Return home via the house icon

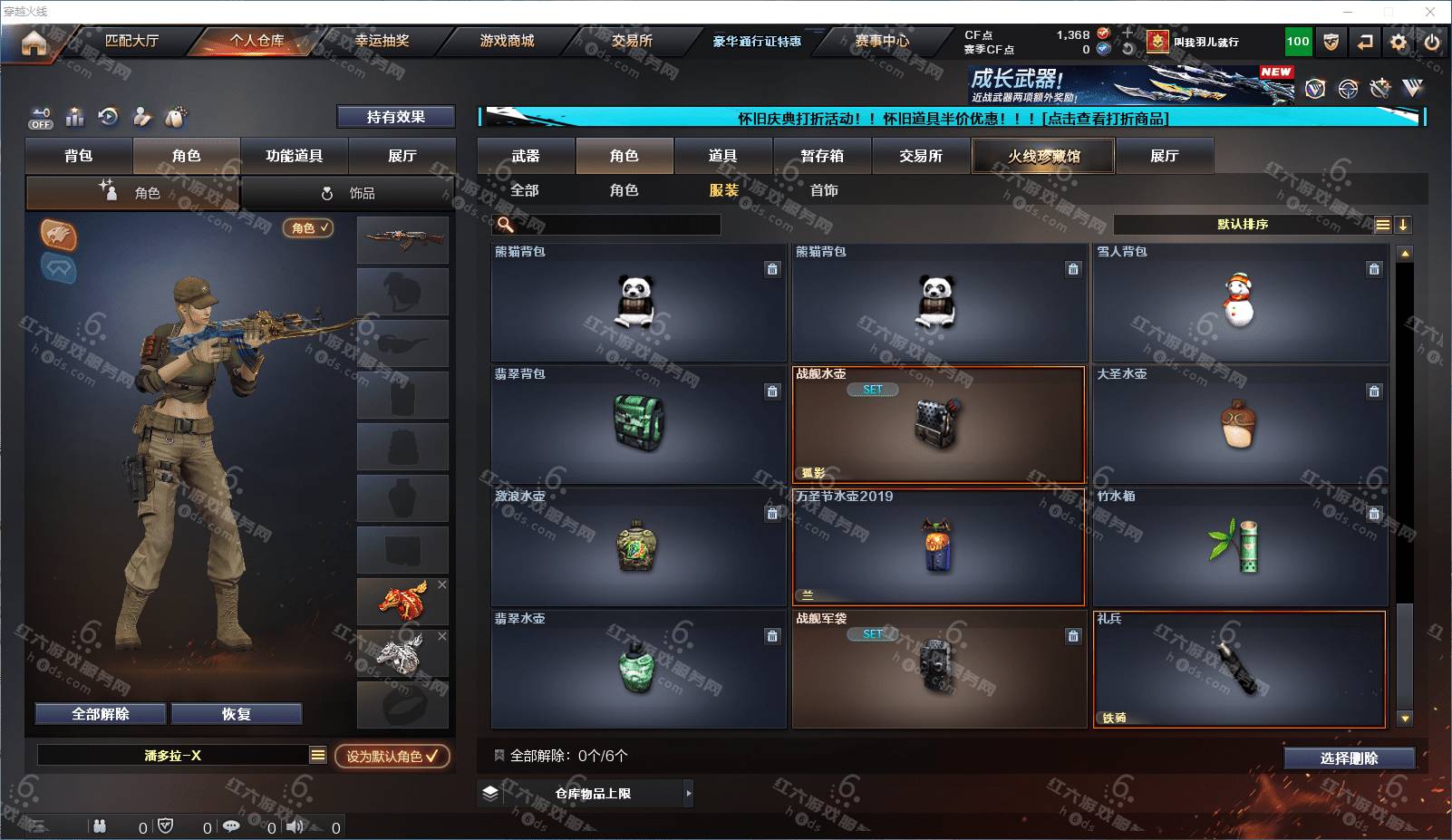tap(34, 43)
